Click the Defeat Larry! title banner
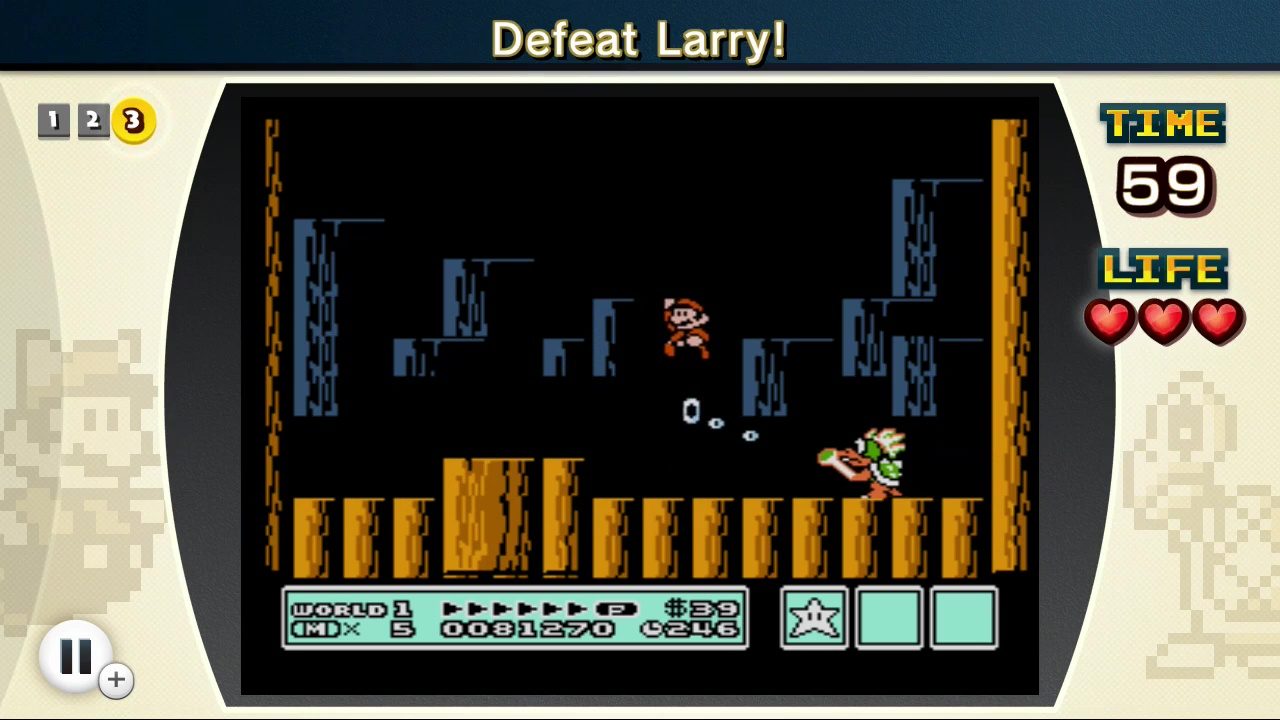Image resolution: width=1280 pixels, height=720 pixels. [x=639, y=39]
